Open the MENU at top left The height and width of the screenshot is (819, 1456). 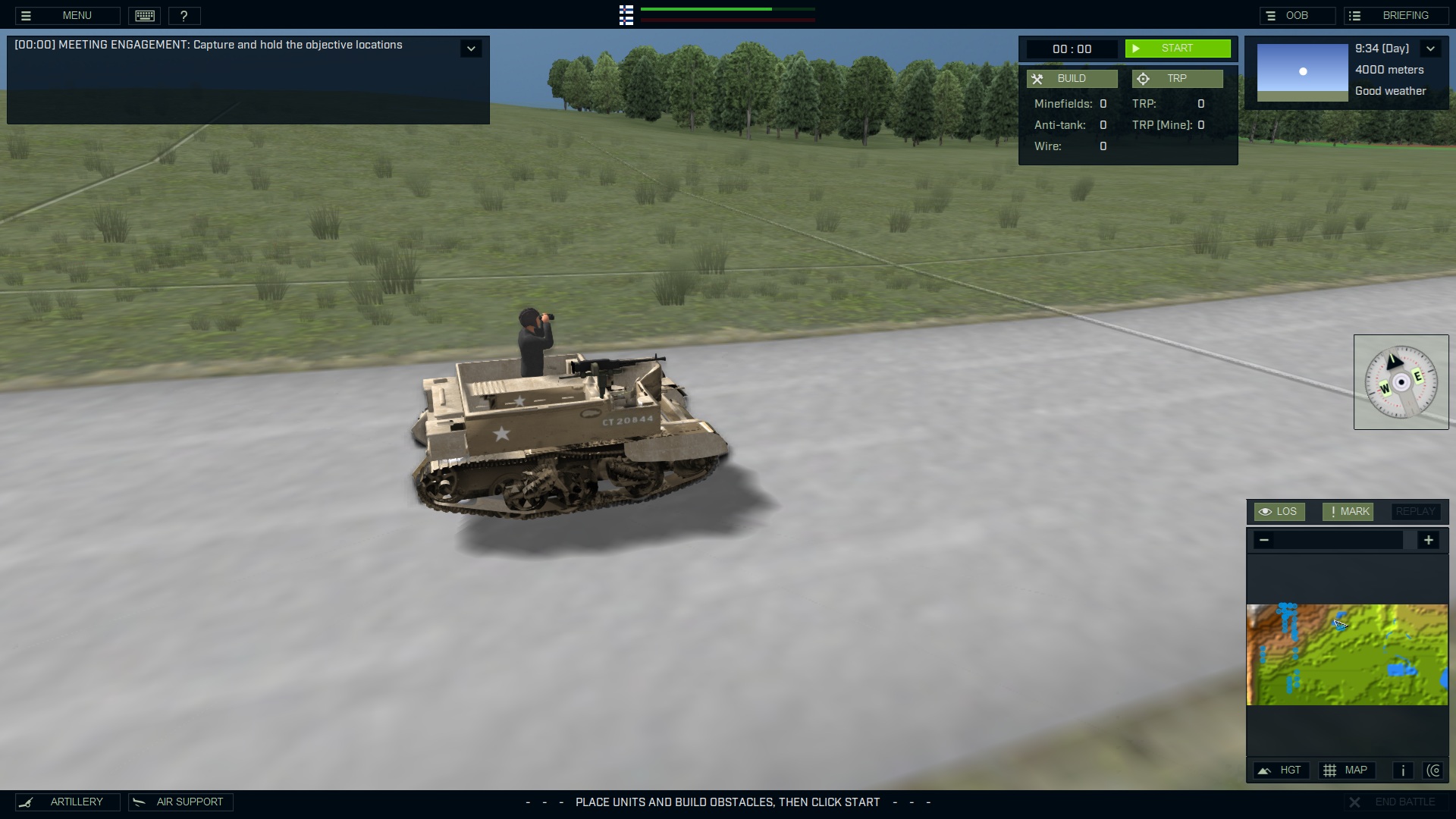click(x=76, y=15)
